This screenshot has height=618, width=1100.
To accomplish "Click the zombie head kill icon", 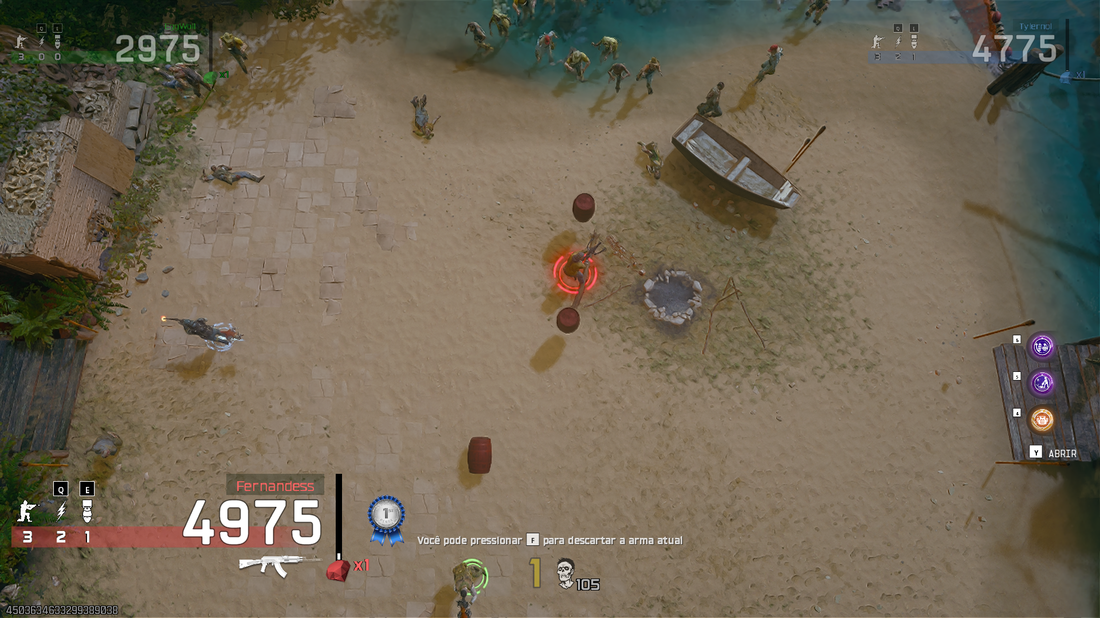I will [x=566, y=571].
